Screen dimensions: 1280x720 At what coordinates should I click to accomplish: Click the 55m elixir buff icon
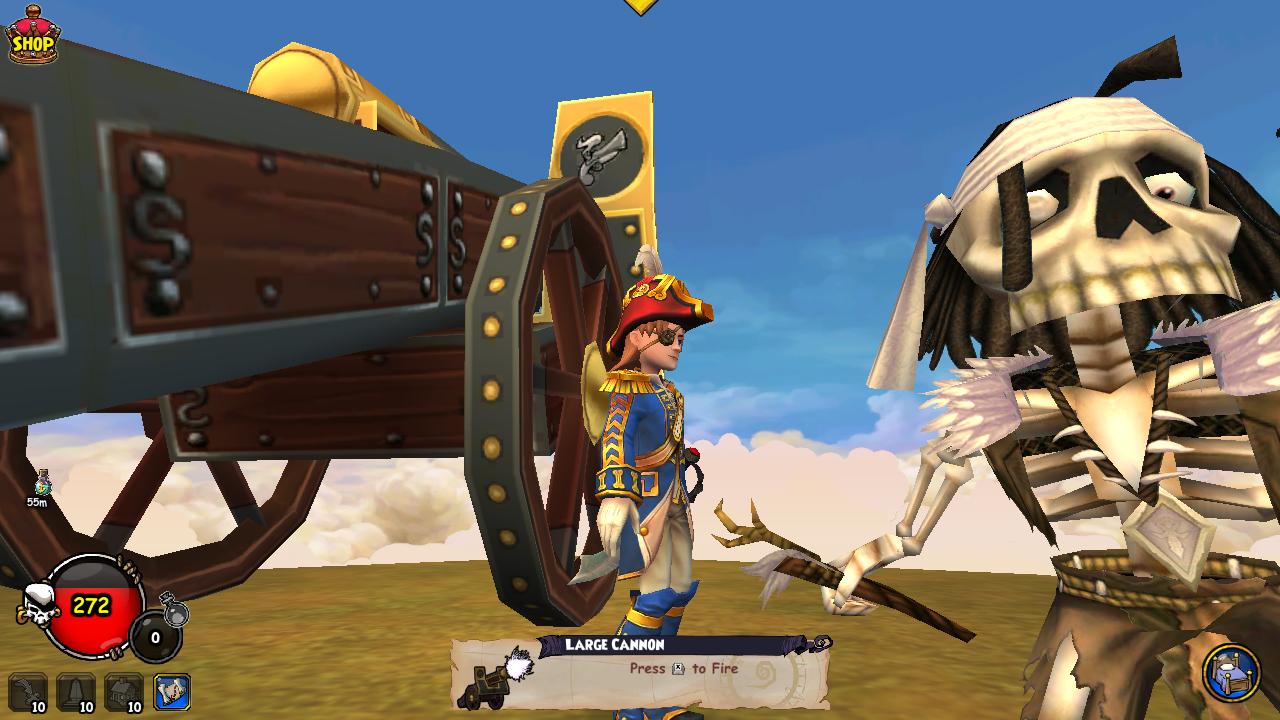(x=41, y=484)
